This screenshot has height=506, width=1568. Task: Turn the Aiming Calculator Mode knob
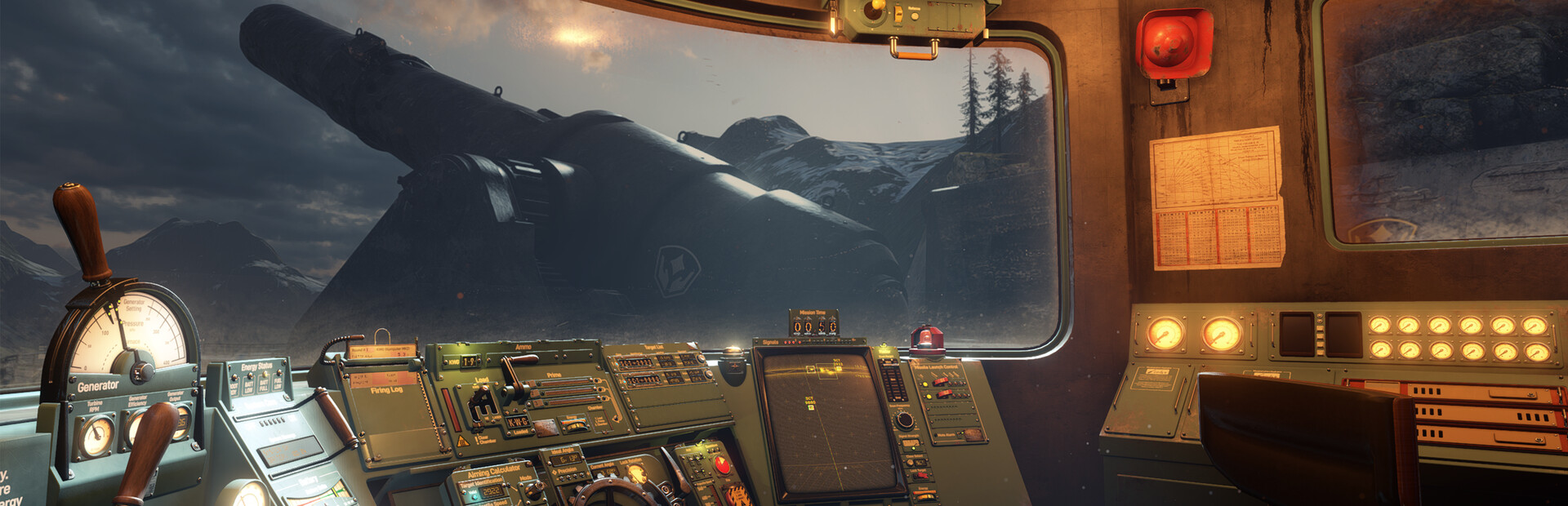(x=535, y=488)
